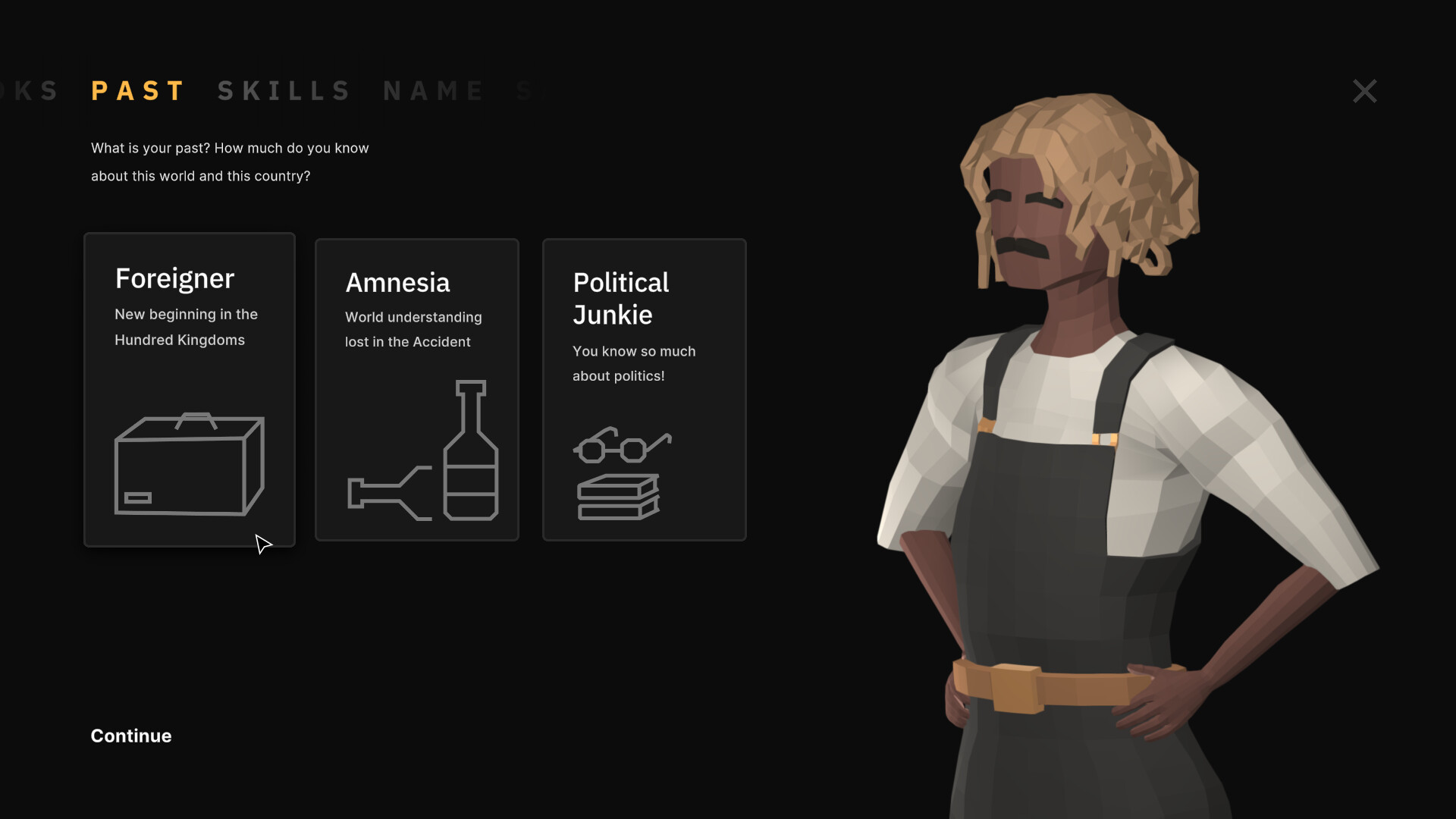This screenshot has height=819, width=1456.
Task: Click the stacked books icon under the glasses
Action: (620, 497)
